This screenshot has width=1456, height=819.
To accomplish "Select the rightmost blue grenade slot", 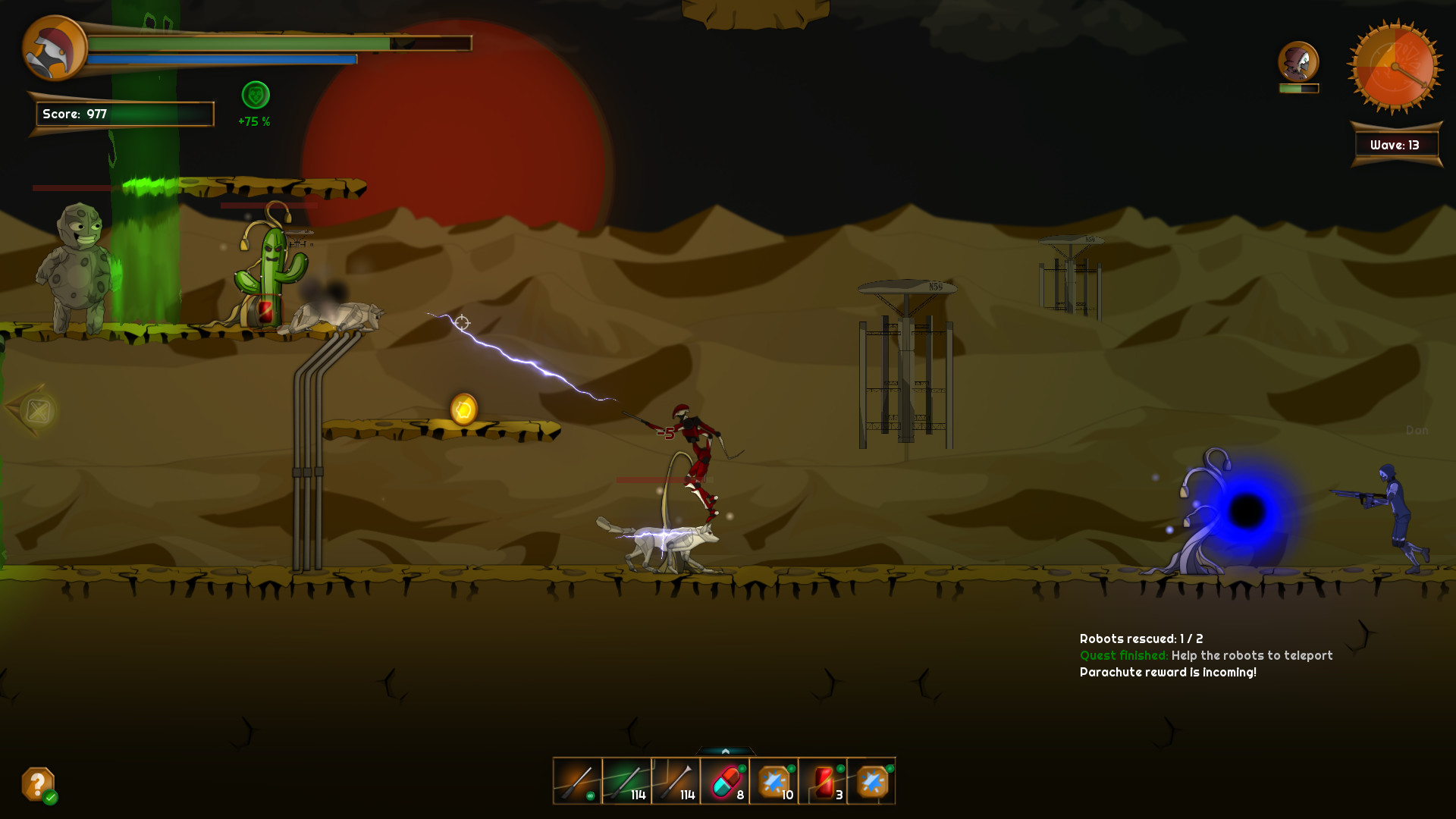I will tap(874, 781).
